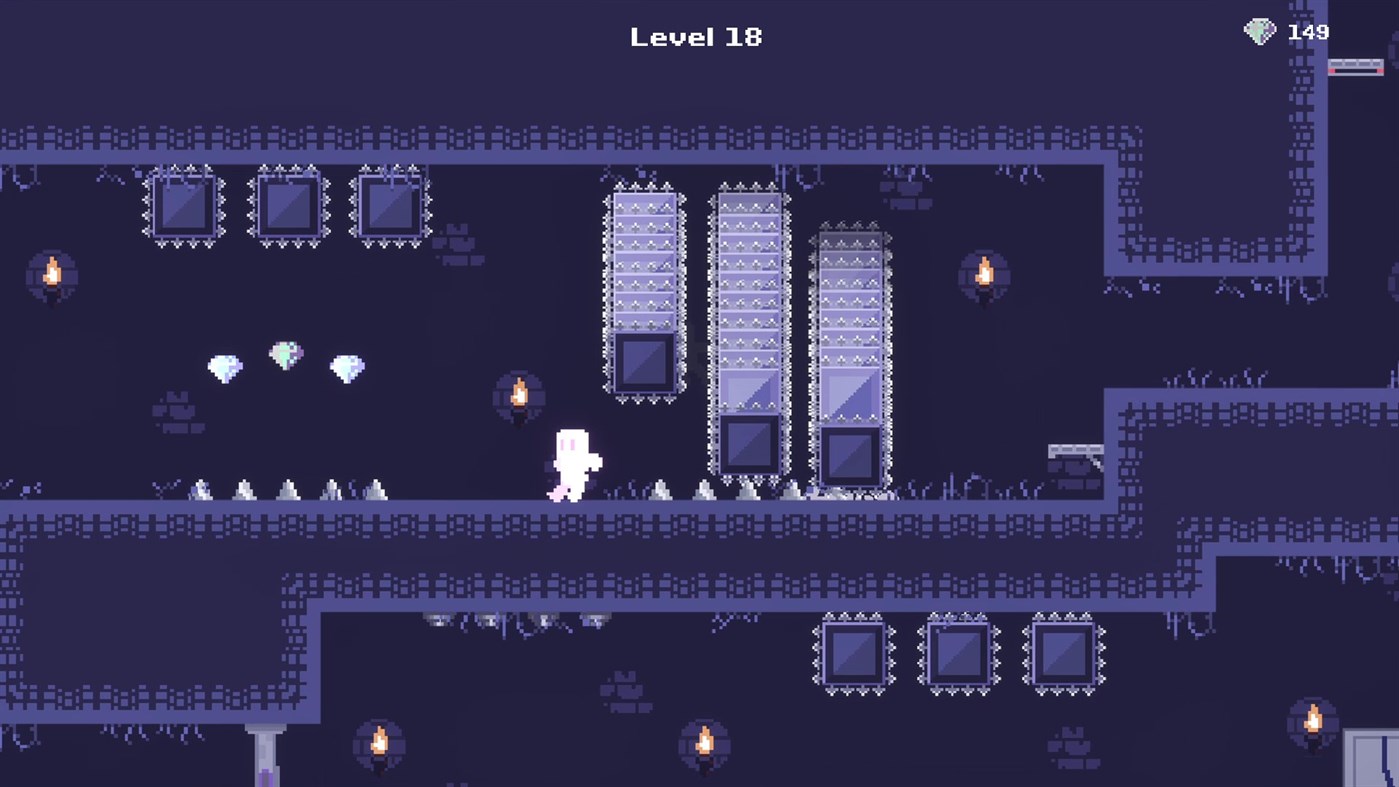Click the red progress bar top-right corner

pyautogui.click(x=1355, y=66)
